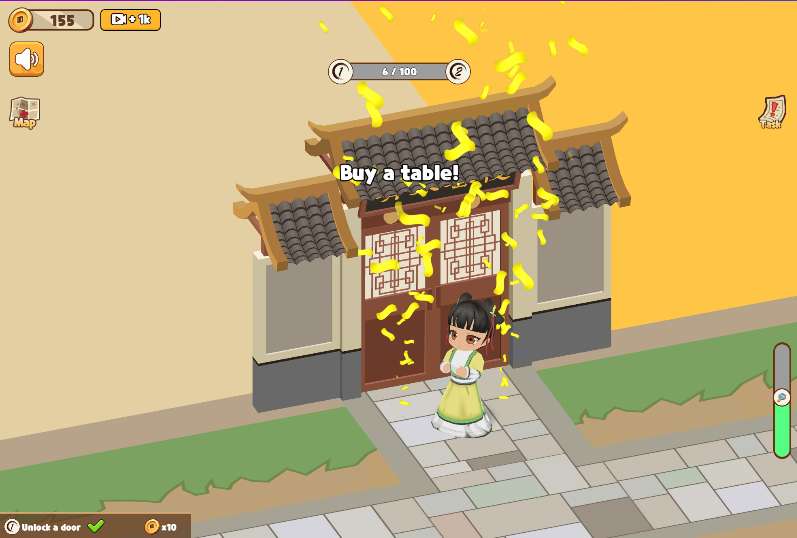This screenshot has width=797, height=538.
Task: Open the Map
Action: click(x=25, y=112)
